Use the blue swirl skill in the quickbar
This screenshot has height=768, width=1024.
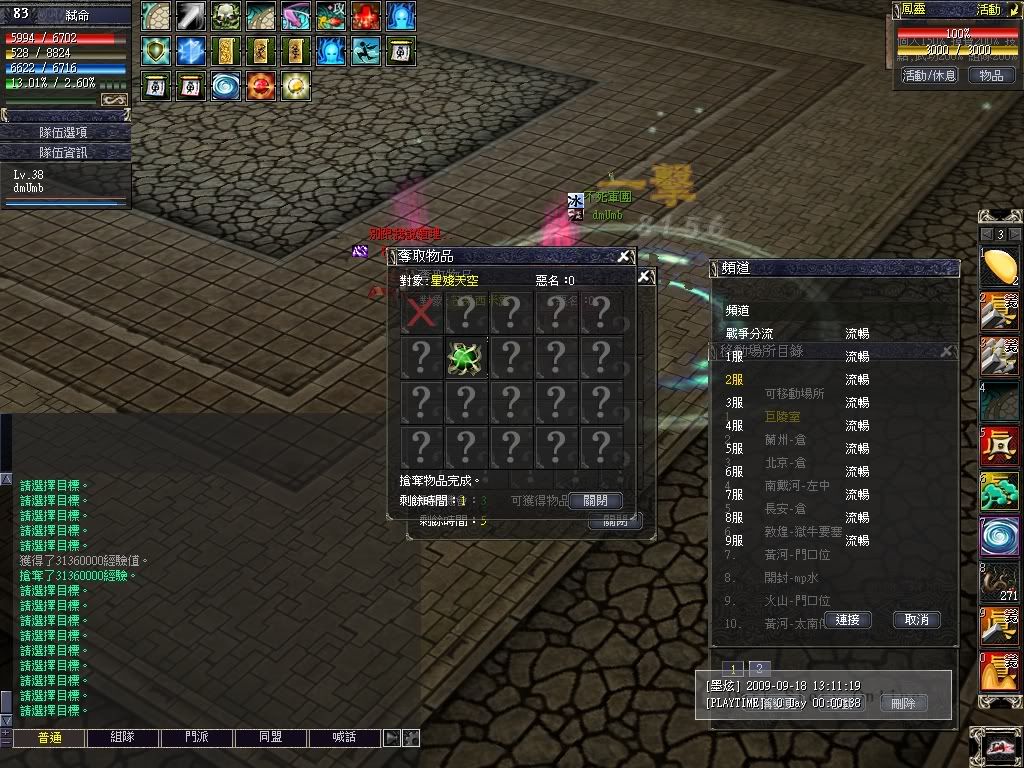click(998, 535)
